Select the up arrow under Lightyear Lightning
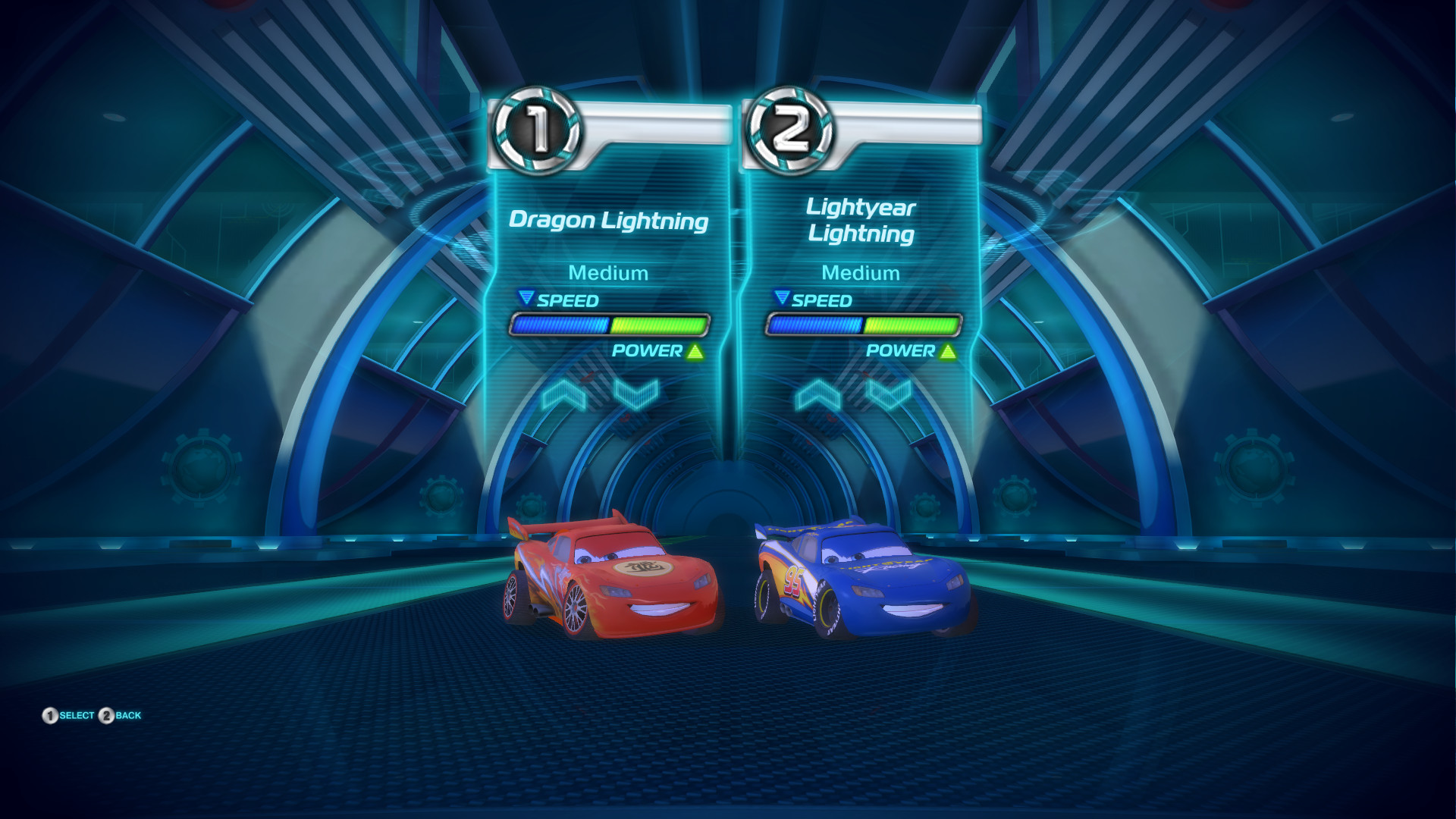Image resolution: width=1456 pixels, height=819 pixels. [817, 394]
